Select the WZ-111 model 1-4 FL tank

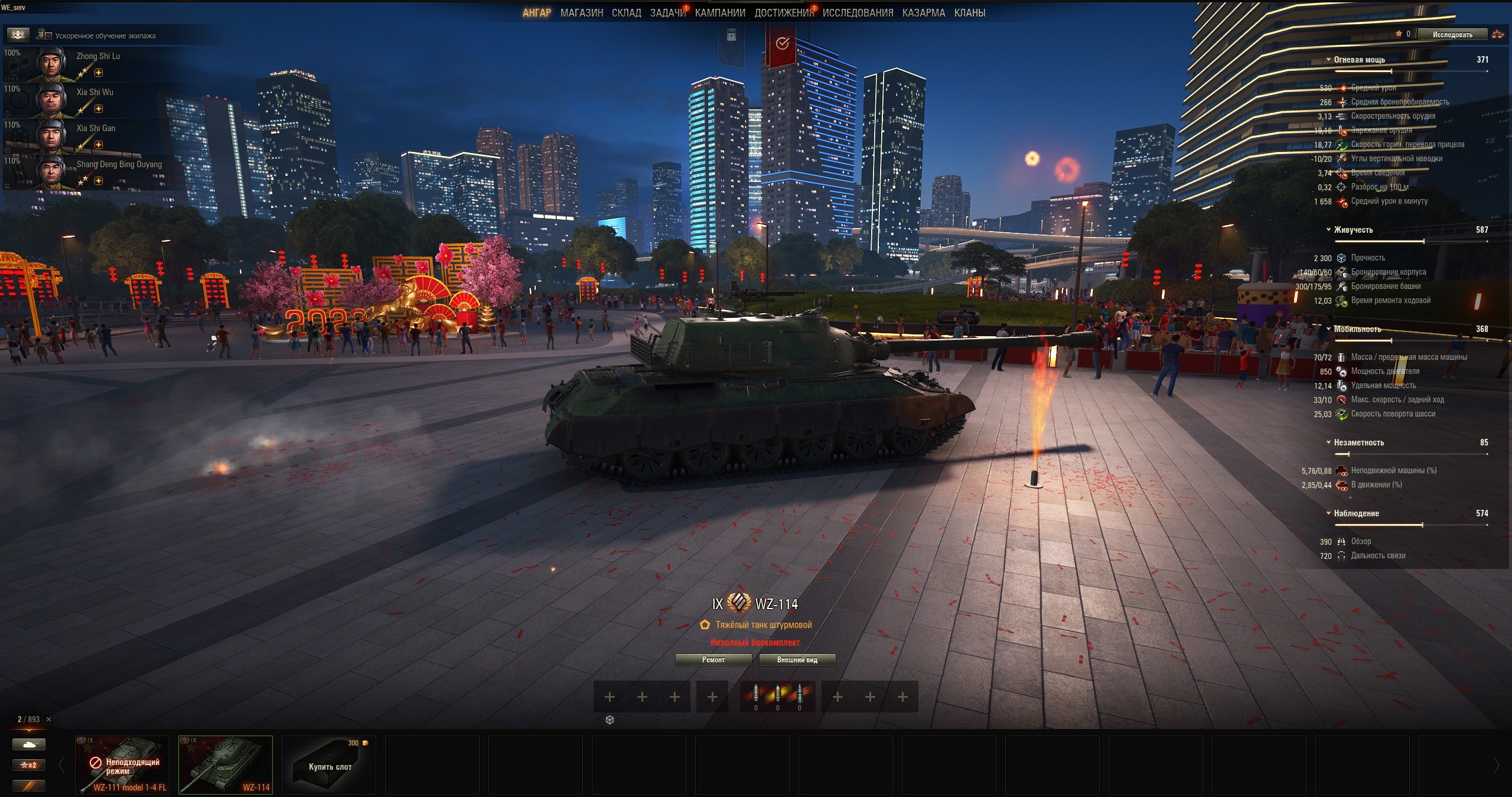122,765
